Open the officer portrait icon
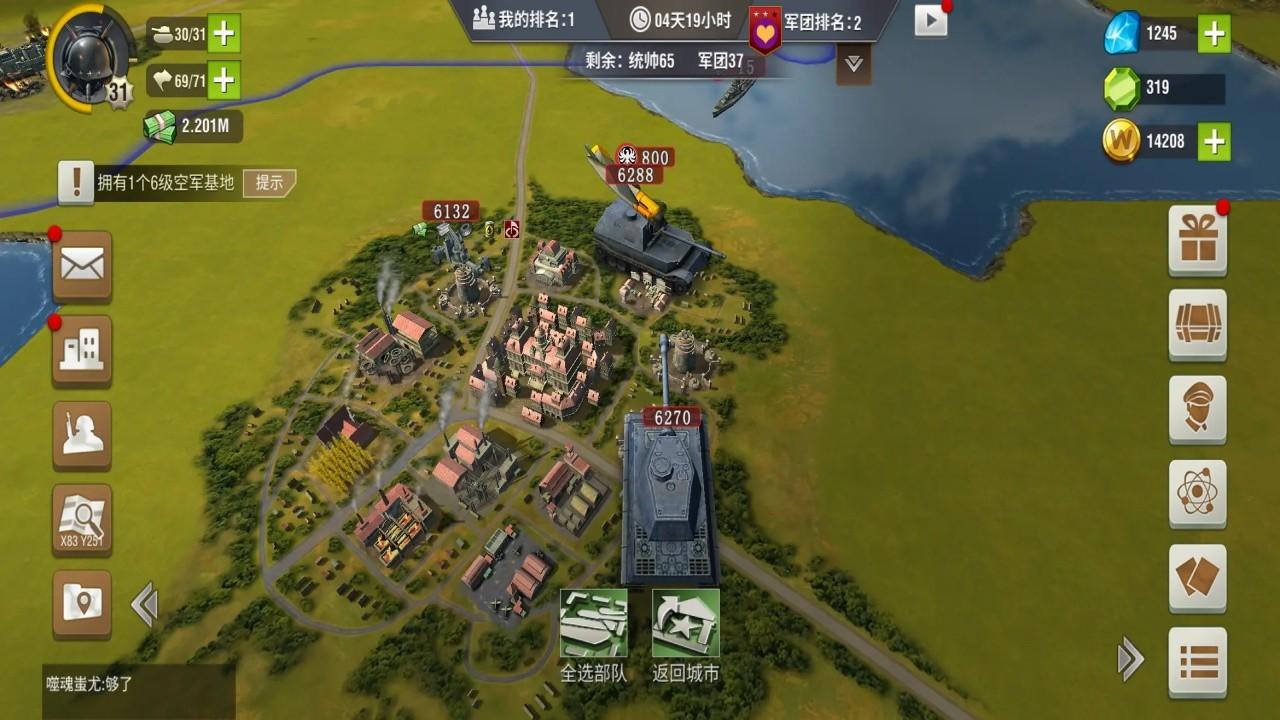Viewport: 1280px width, 720px height. point(1197,411)
